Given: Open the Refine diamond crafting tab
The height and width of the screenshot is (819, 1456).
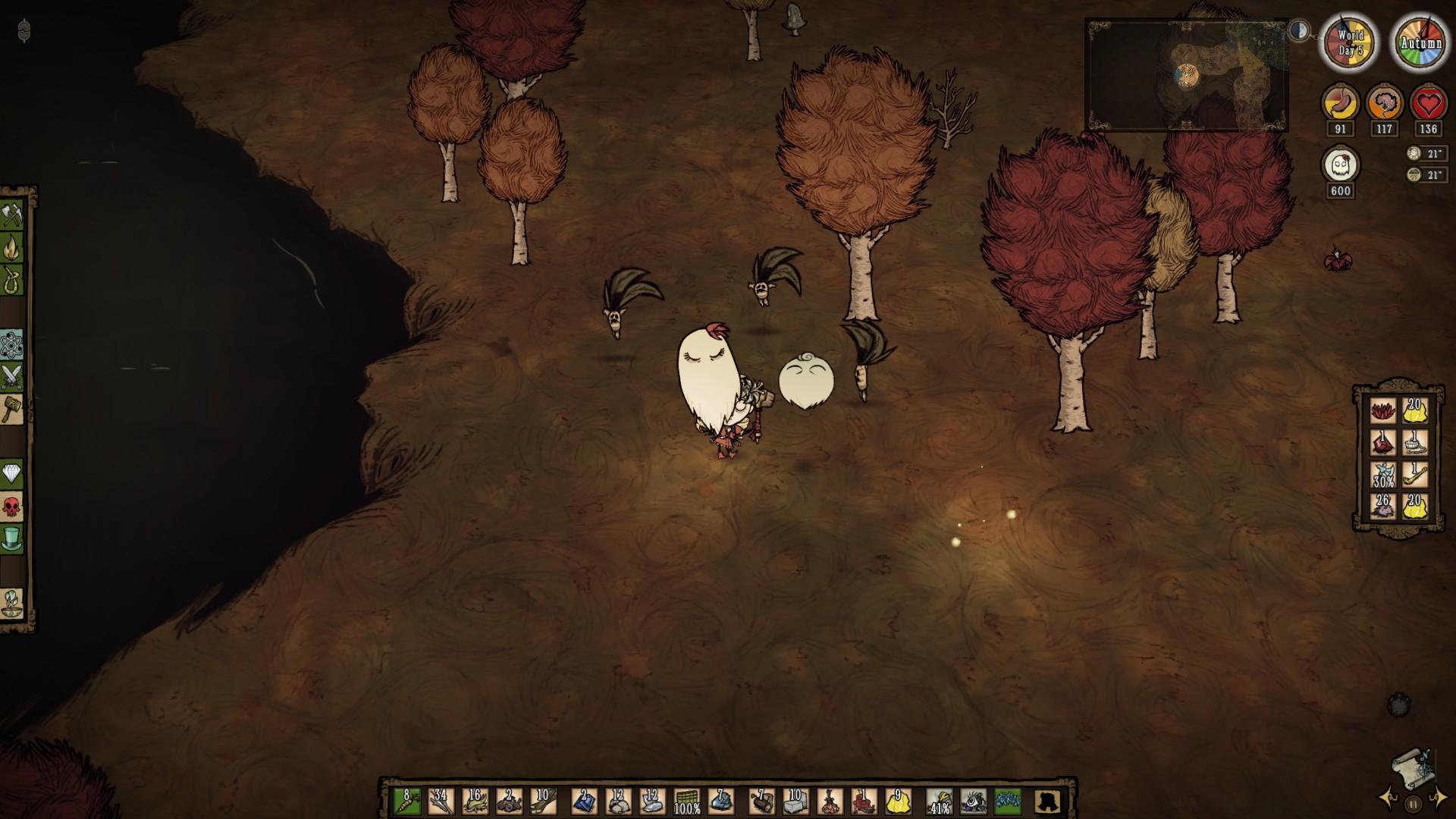Looking at the screenshot, I should pos(13,474).
